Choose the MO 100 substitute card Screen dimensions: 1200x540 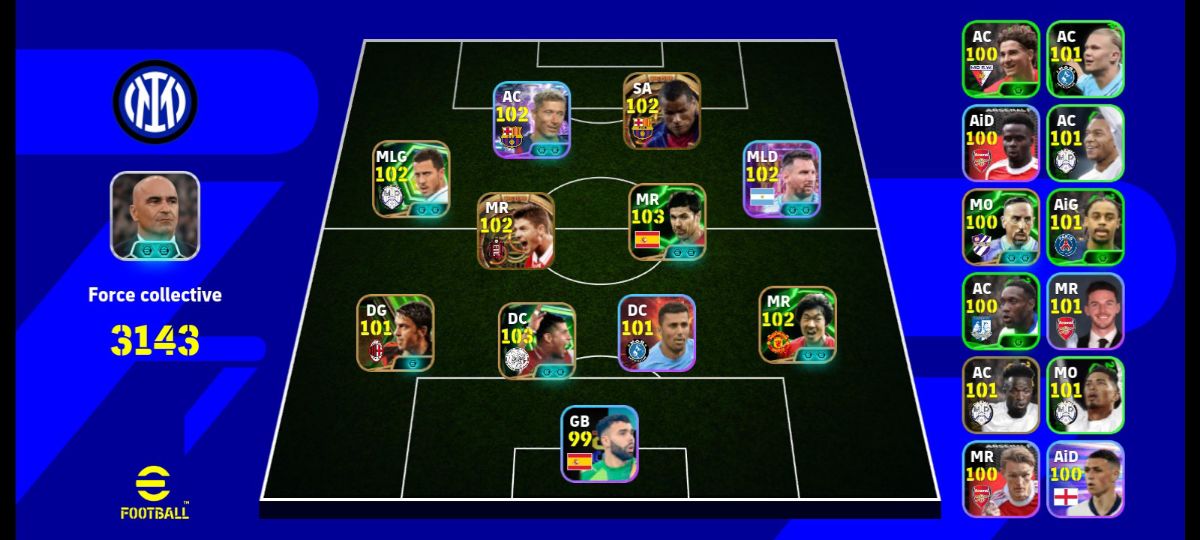(x=1001, y=227)
